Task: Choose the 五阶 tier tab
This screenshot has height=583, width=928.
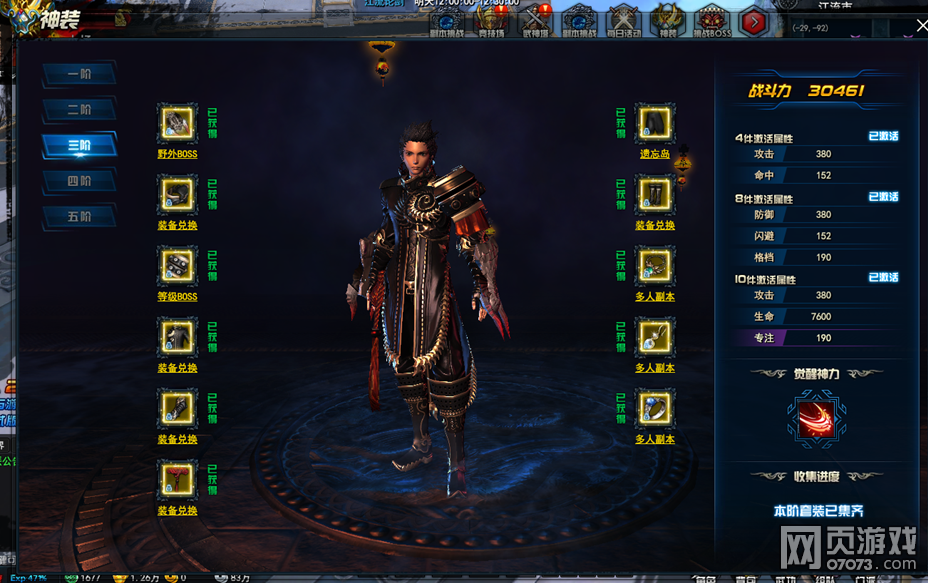Action: pos(79,216)
